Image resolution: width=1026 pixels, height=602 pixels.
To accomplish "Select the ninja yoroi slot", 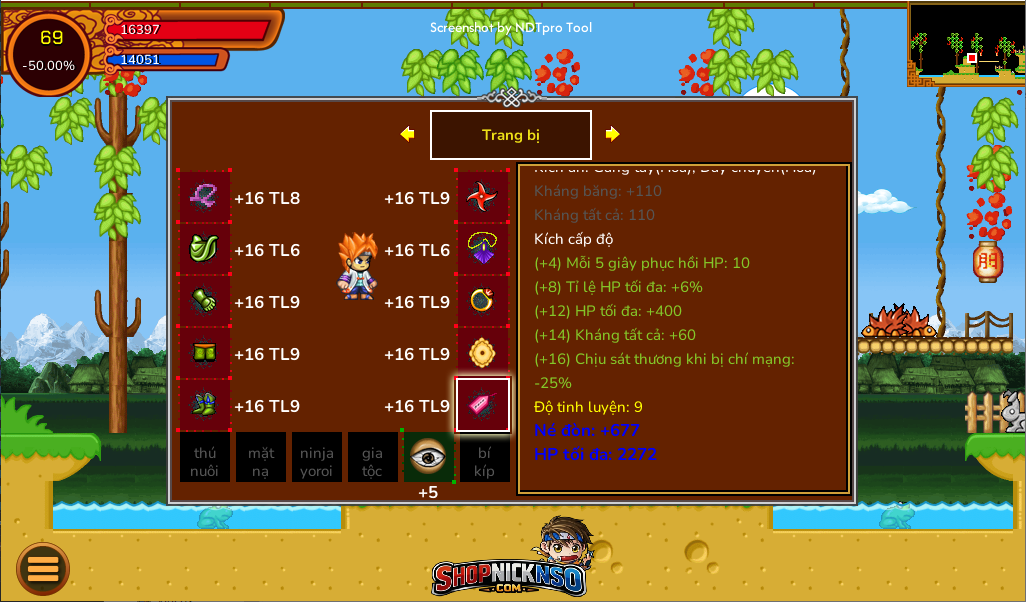I will tap(317, 457).
